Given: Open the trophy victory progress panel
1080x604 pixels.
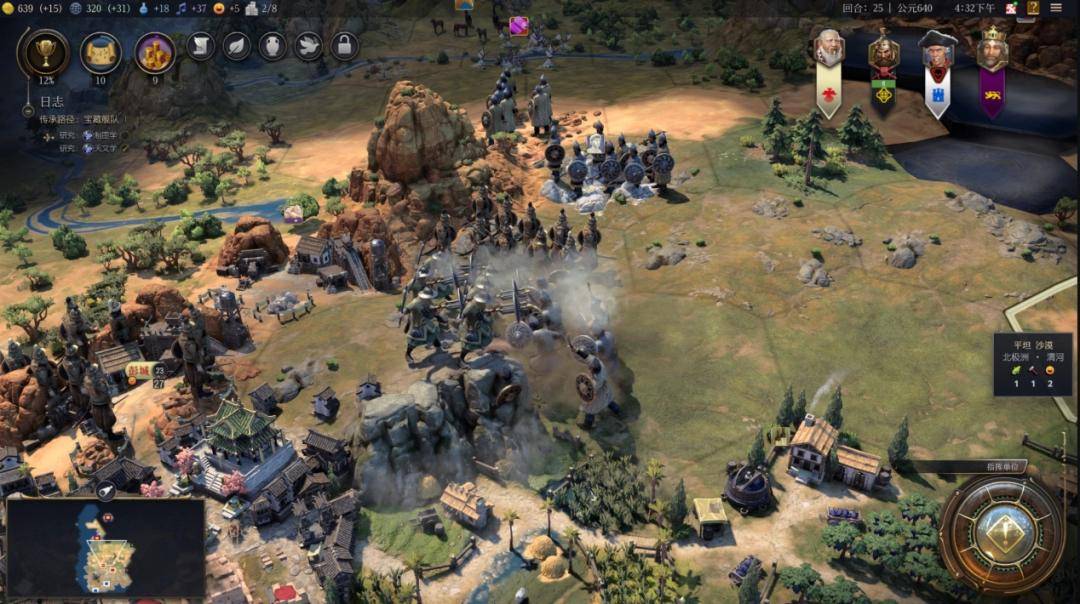Looking at the screenshot, I should pos(44,52).
